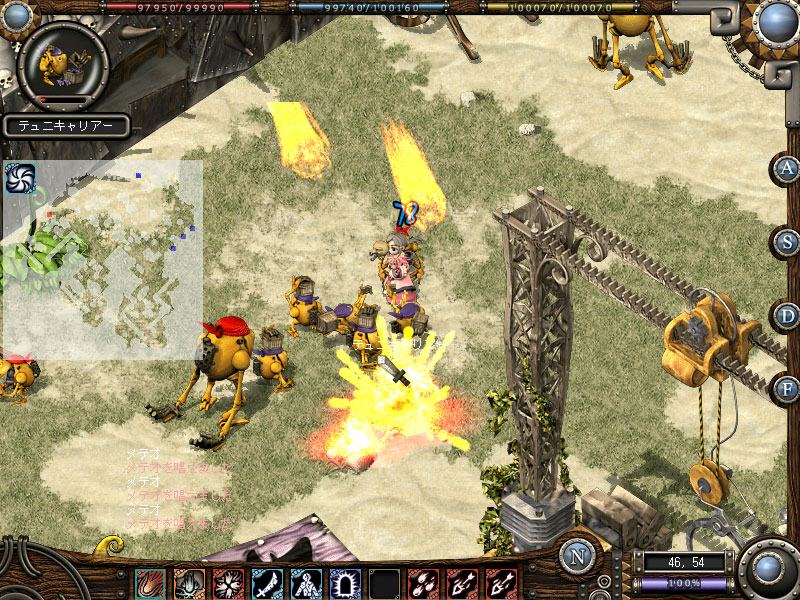Image resolution: width=800 pixels, height=600 pixels.
Task: Select the target portrait of テュニキャリアー
Action: pyautogui.click(x=63, y=63)
